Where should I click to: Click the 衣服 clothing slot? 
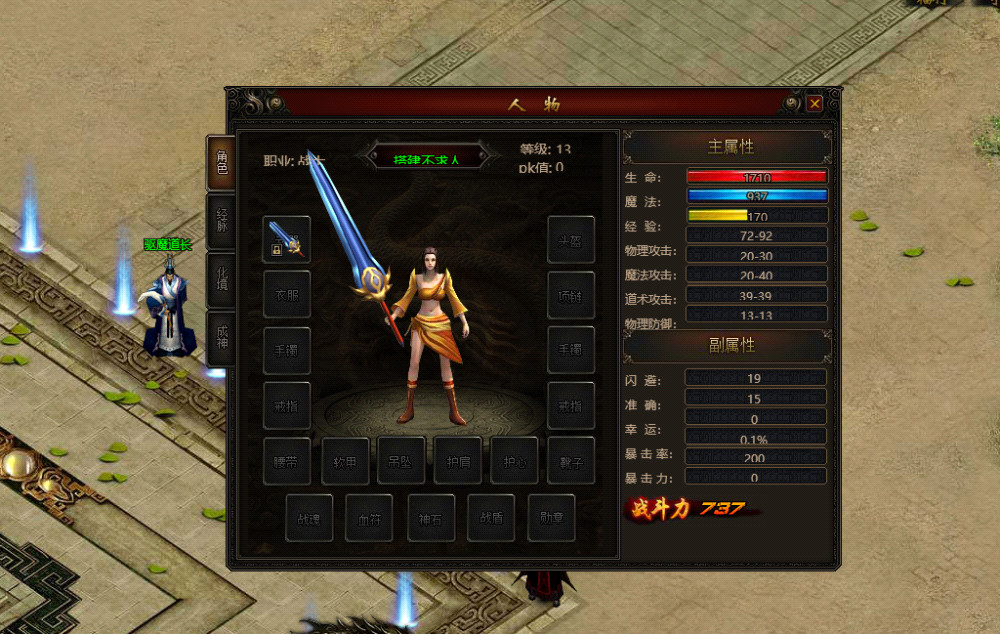[x=286, y=295]
